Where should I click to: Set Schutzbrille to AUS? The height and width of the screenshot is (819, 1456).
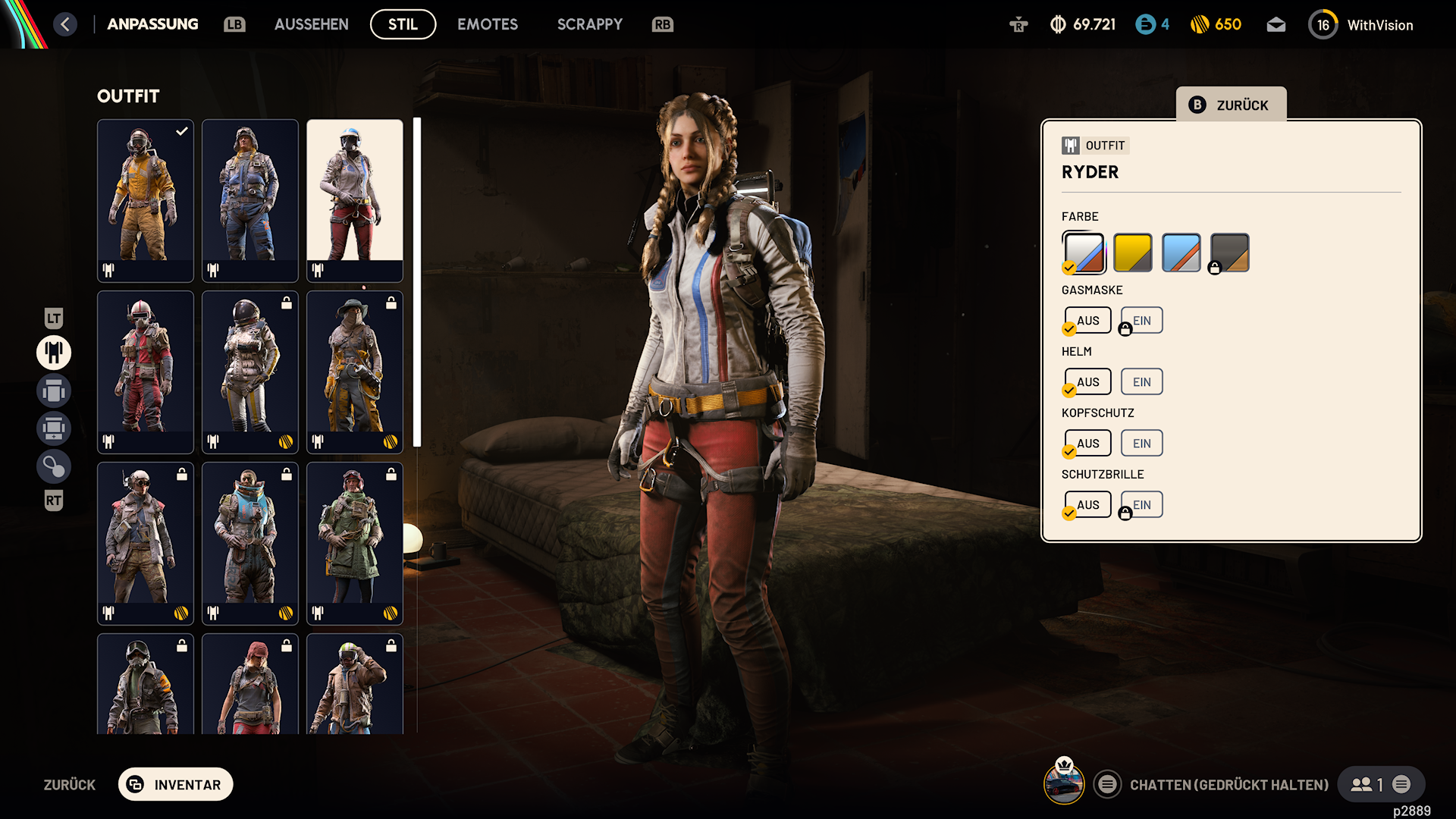(1087, 504)
